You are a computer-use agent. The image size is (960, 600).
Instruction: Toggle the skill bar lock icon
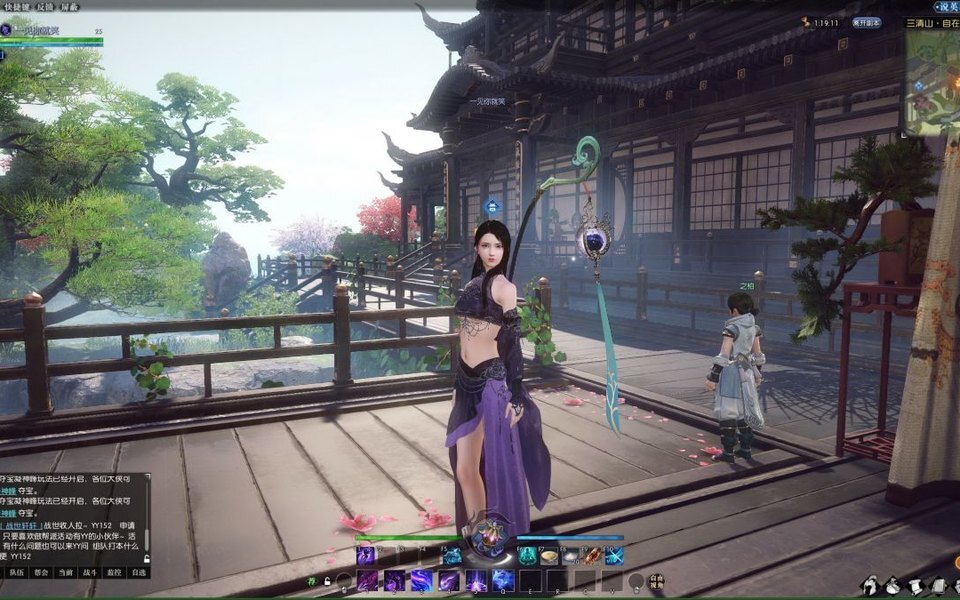click(x=326, y=581)
